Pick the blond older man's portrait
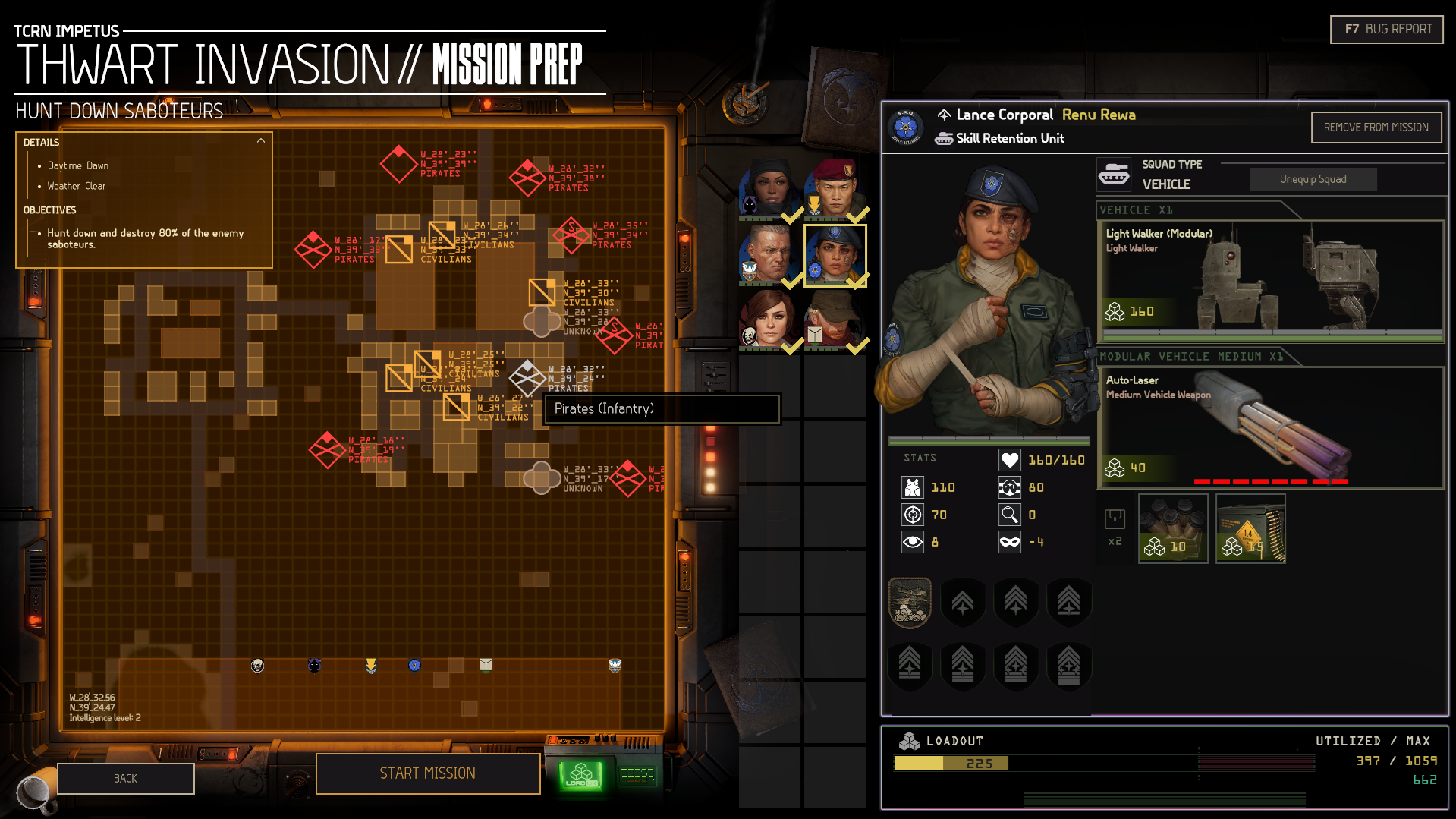 (x=769, y=255)
